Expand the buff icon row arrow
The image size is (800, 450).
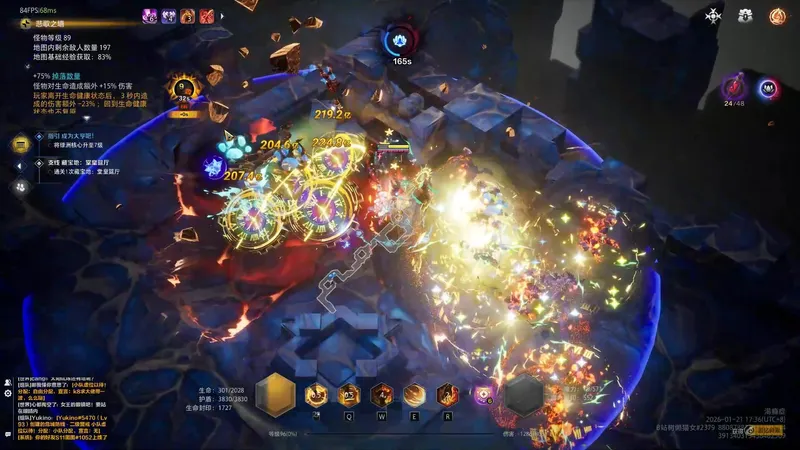(x=223, y=16)
